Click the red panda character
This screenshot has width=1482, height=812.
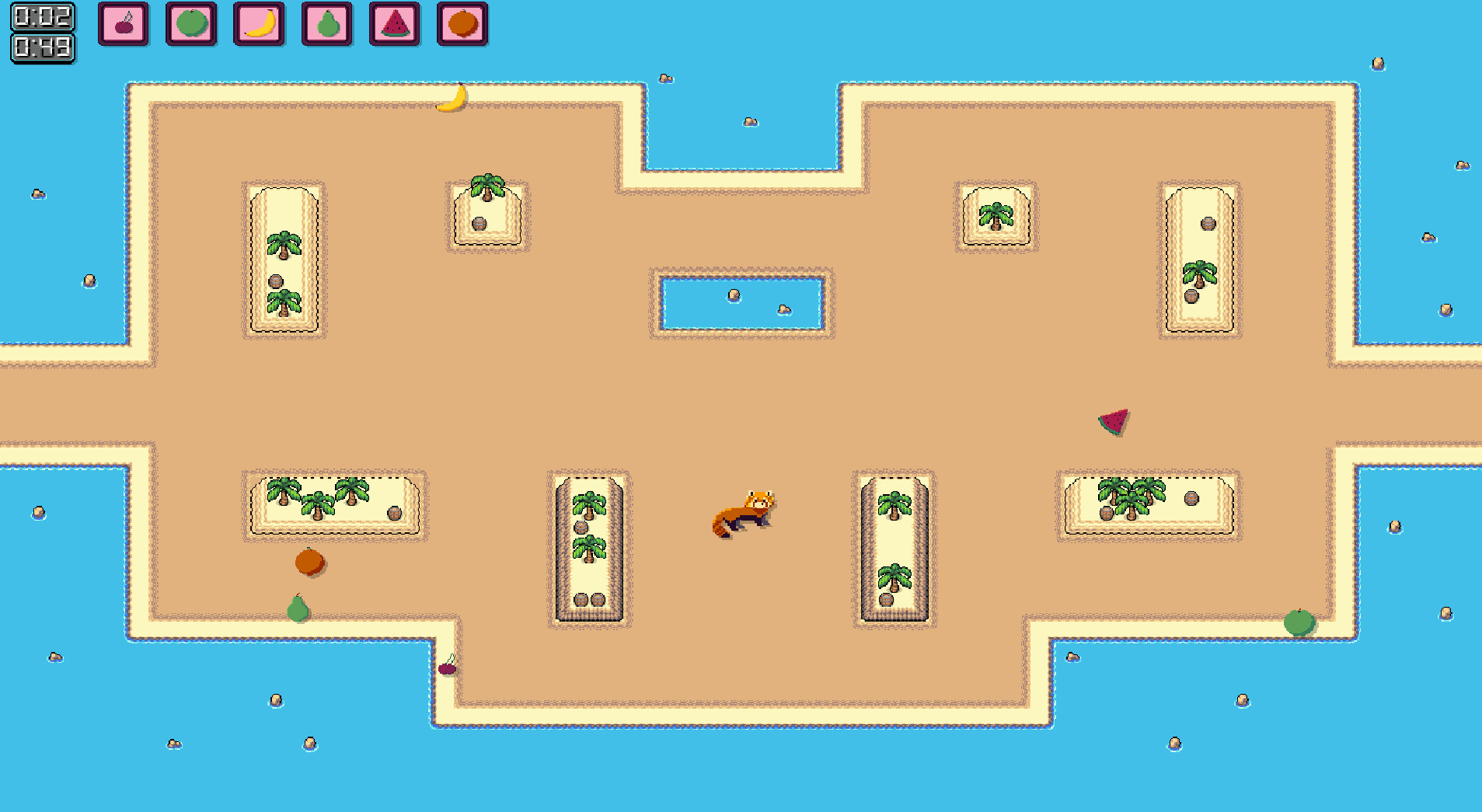[x=741, y=513]
